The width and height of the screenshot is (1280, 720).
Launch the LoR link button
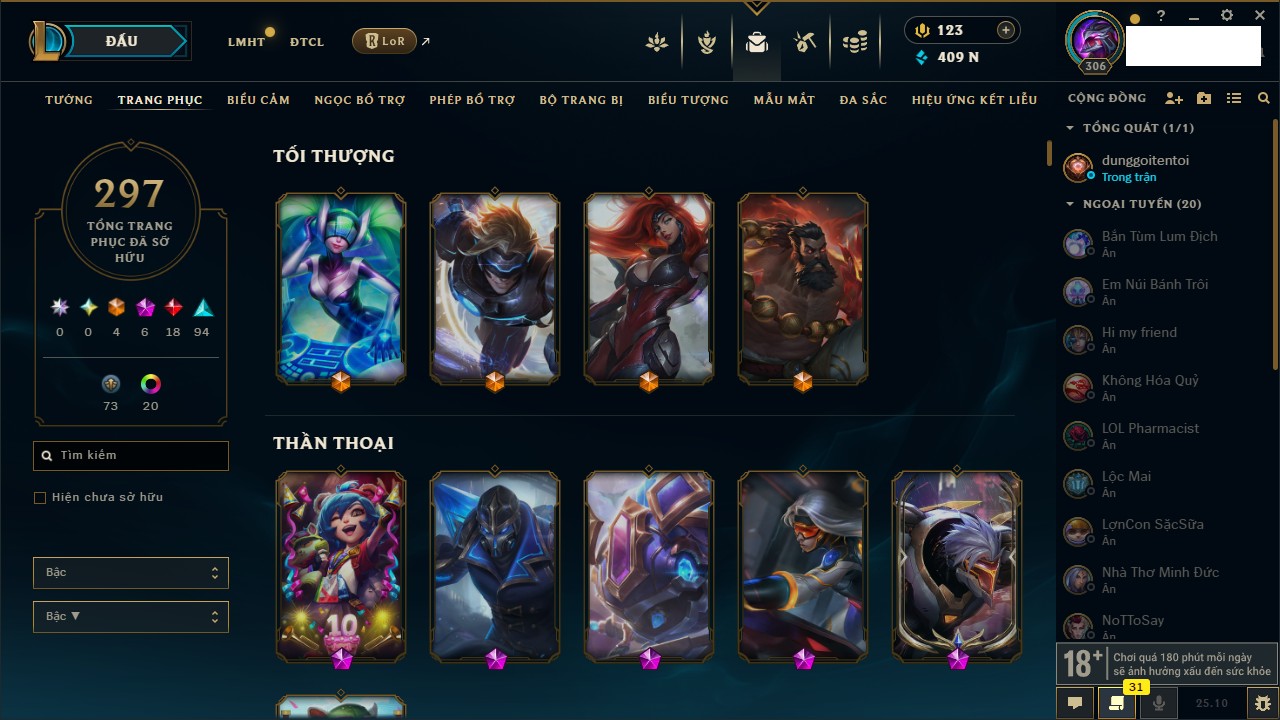click(x=385, y=41)
